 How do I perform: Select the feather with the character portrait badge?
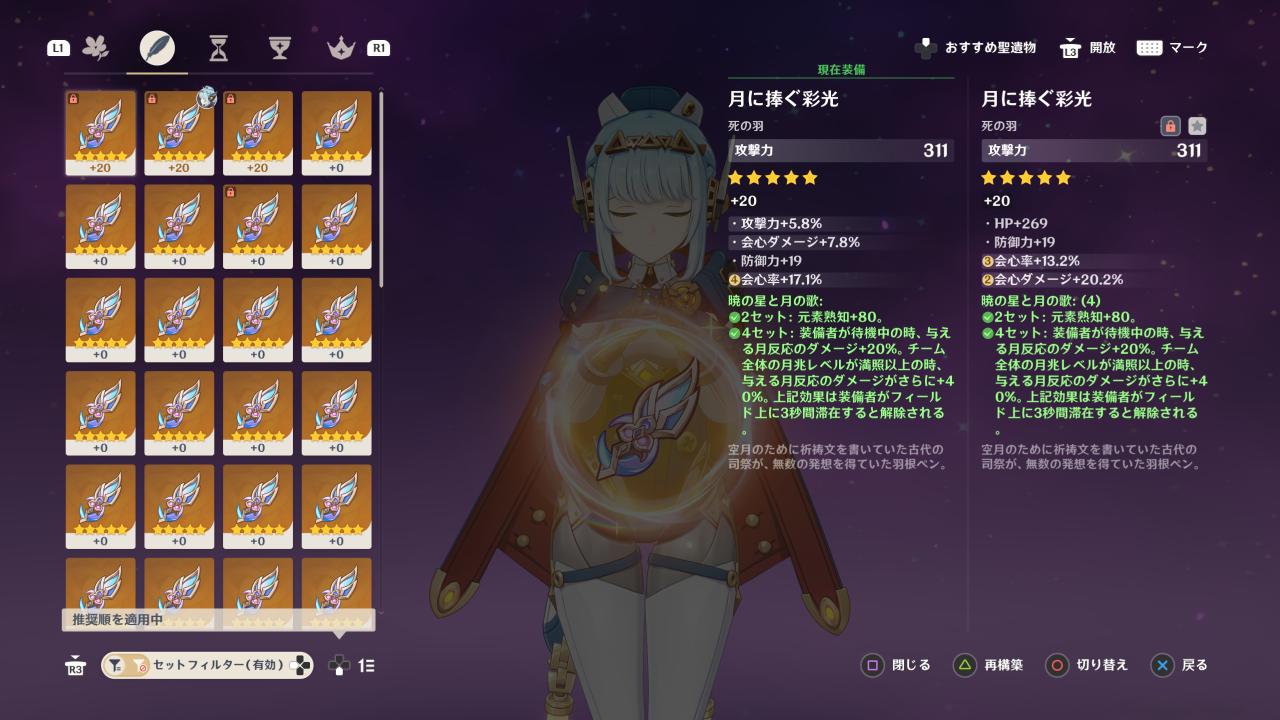[179, 132]
